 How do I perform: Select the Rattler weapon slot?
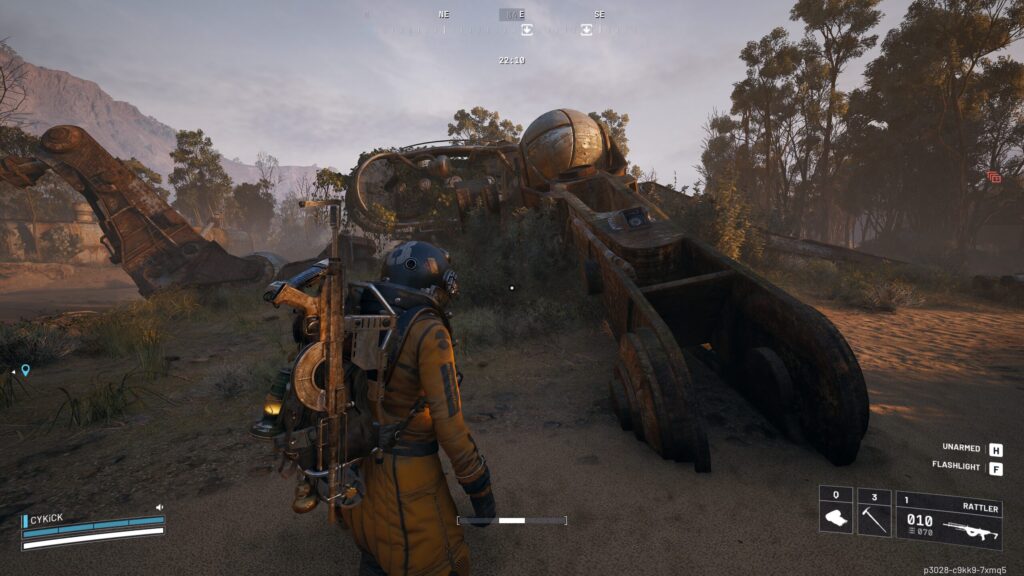pyautogui.click(x=948, y=520)
